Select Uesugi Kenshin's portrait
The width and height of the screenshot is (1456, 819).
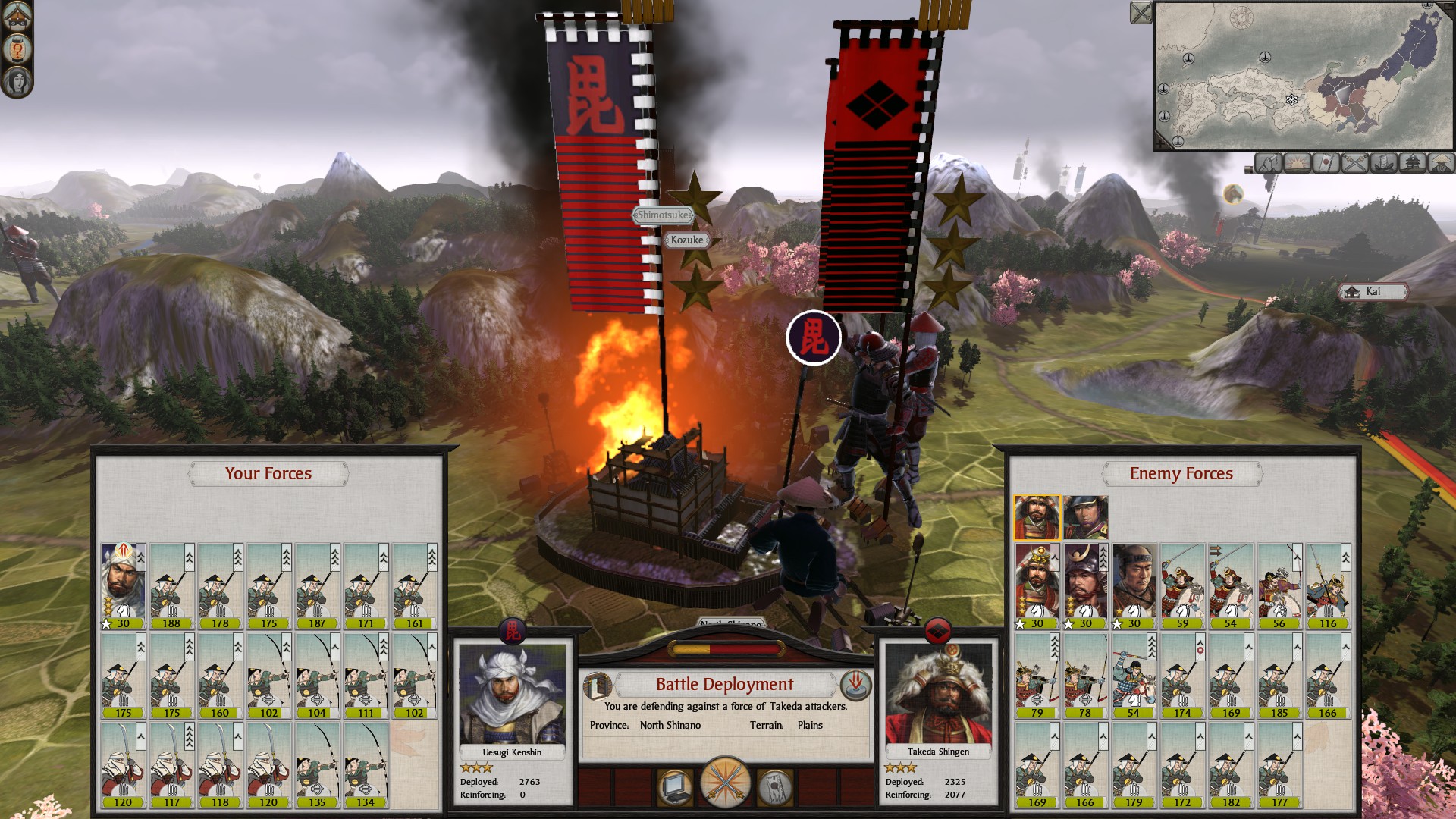click(513, 695)
